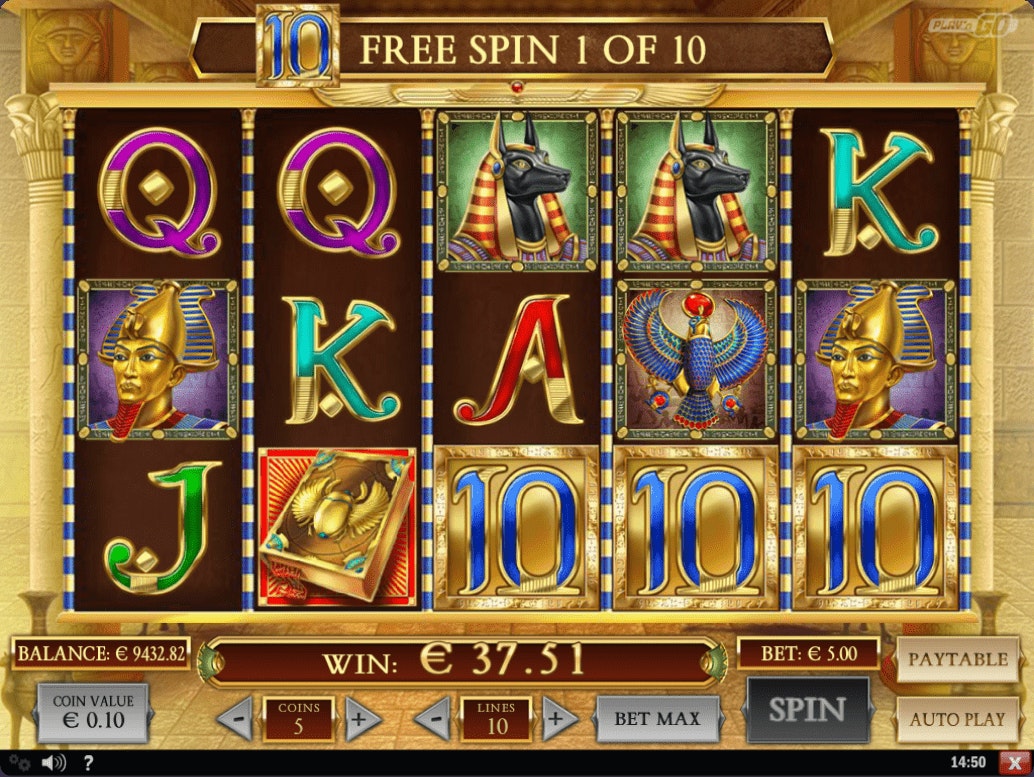
Task: Open the settings gear icon
Action: pos(20,763)
